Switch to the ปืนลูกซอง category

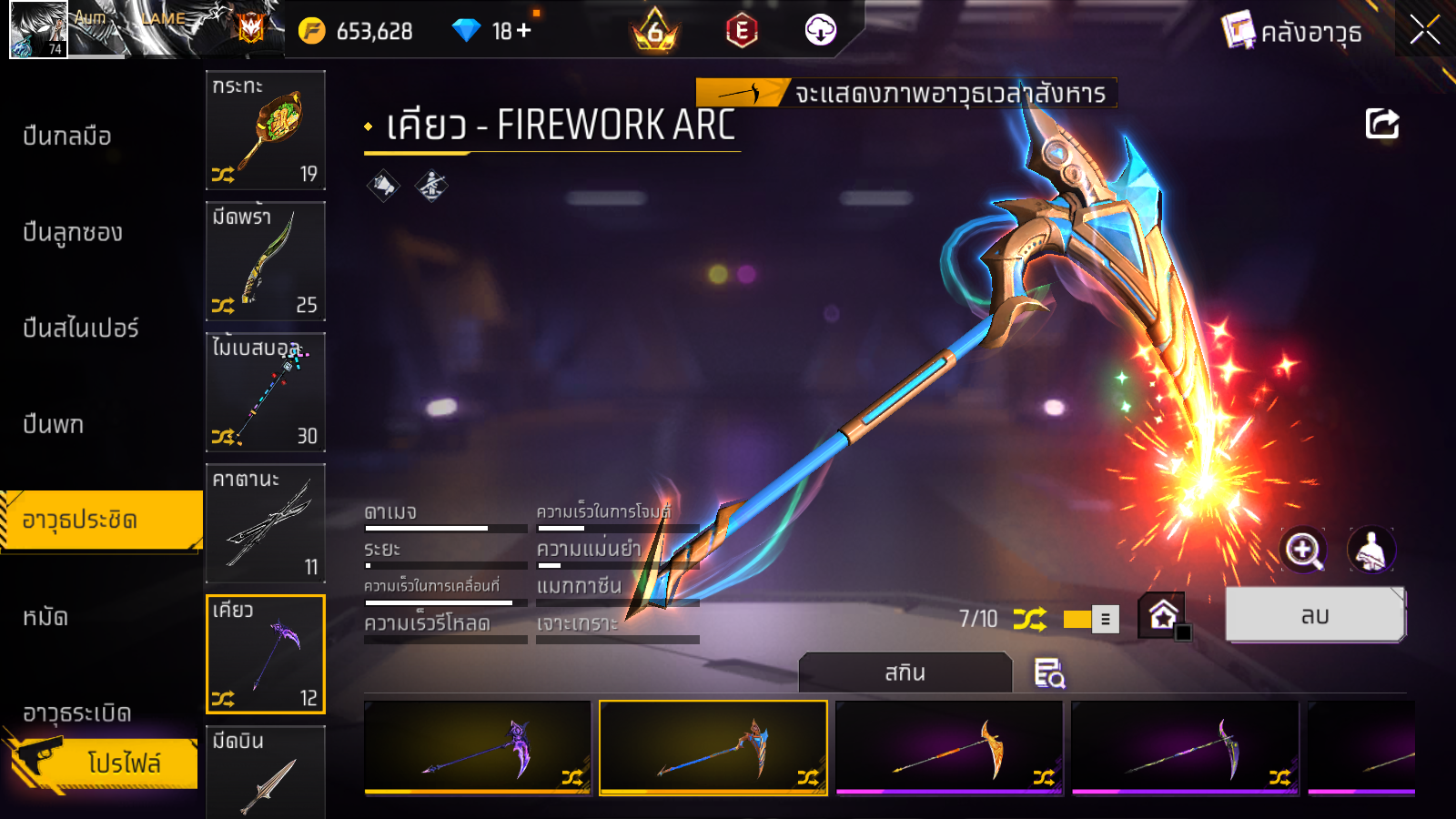pos(73,233)
